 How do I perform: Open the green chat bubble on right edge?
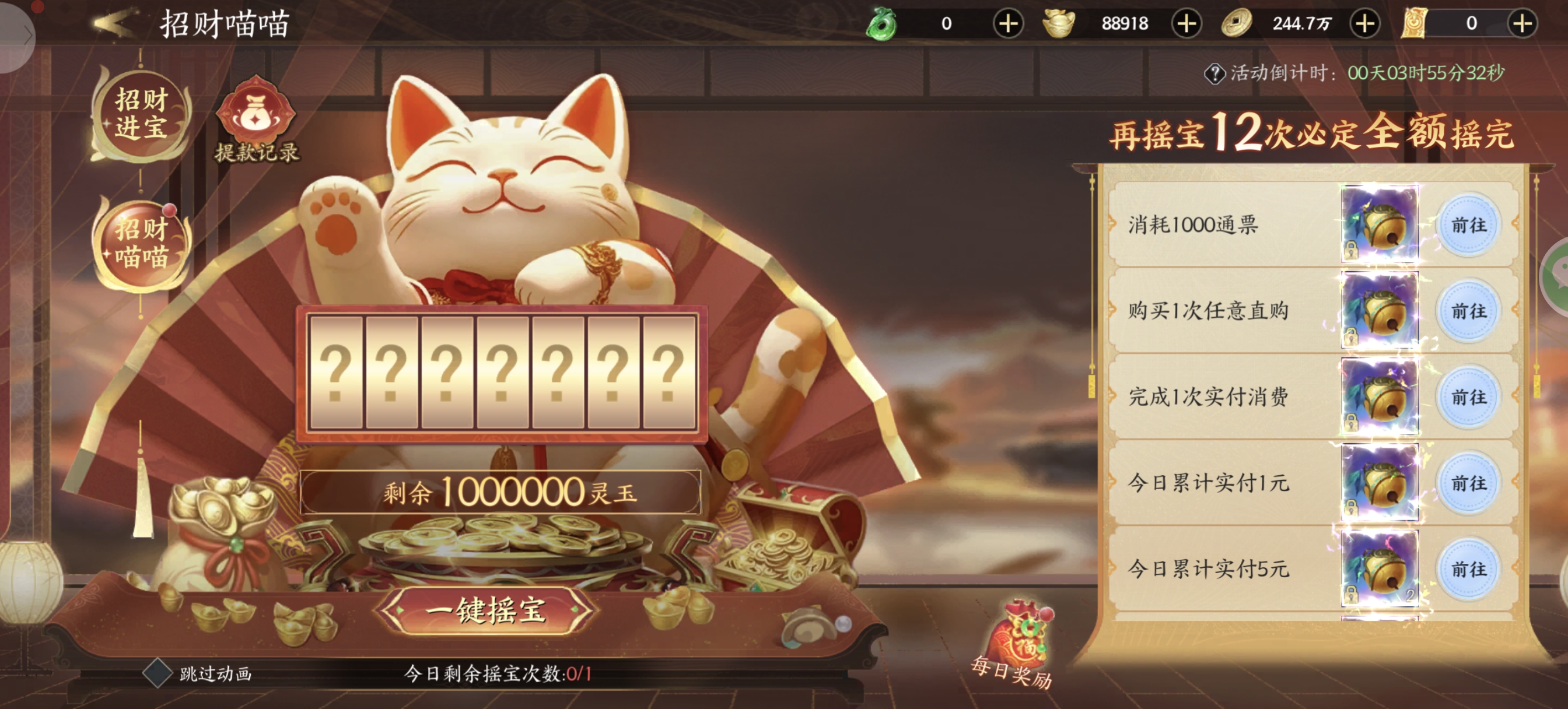coord(1558,274)
